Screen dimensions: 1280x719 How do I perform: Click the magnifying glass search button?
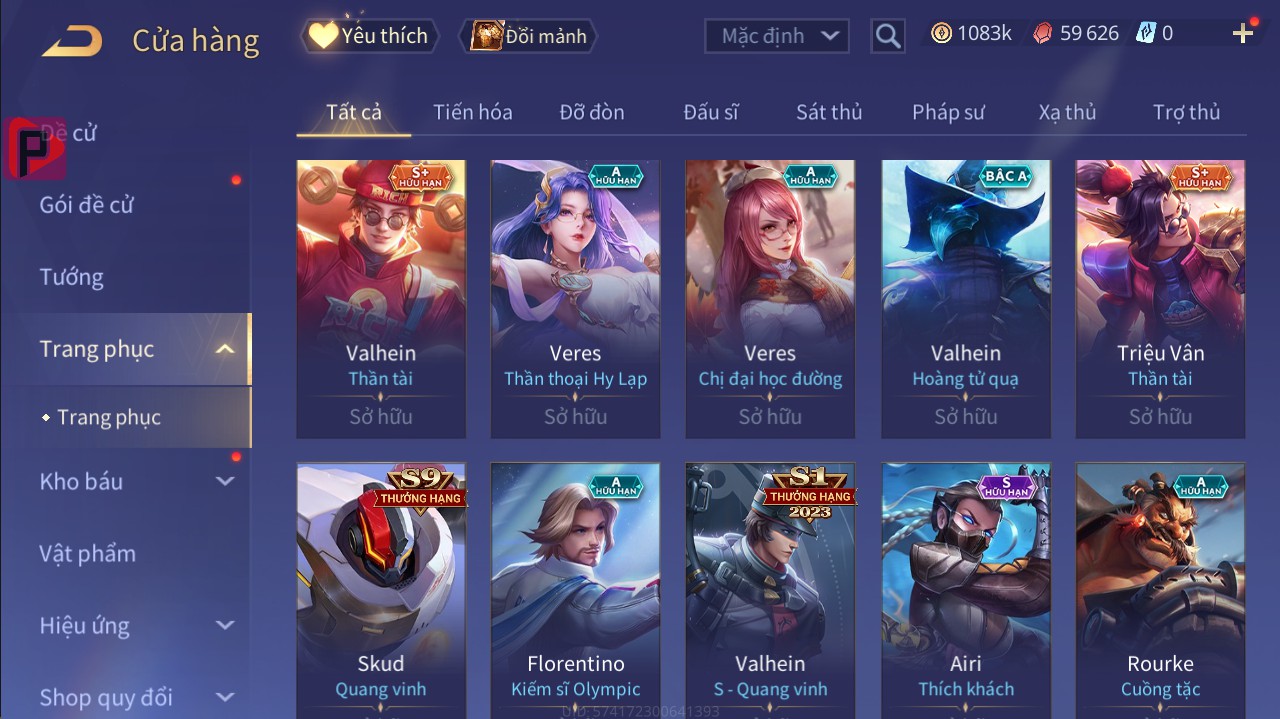(x=887, y=36)
